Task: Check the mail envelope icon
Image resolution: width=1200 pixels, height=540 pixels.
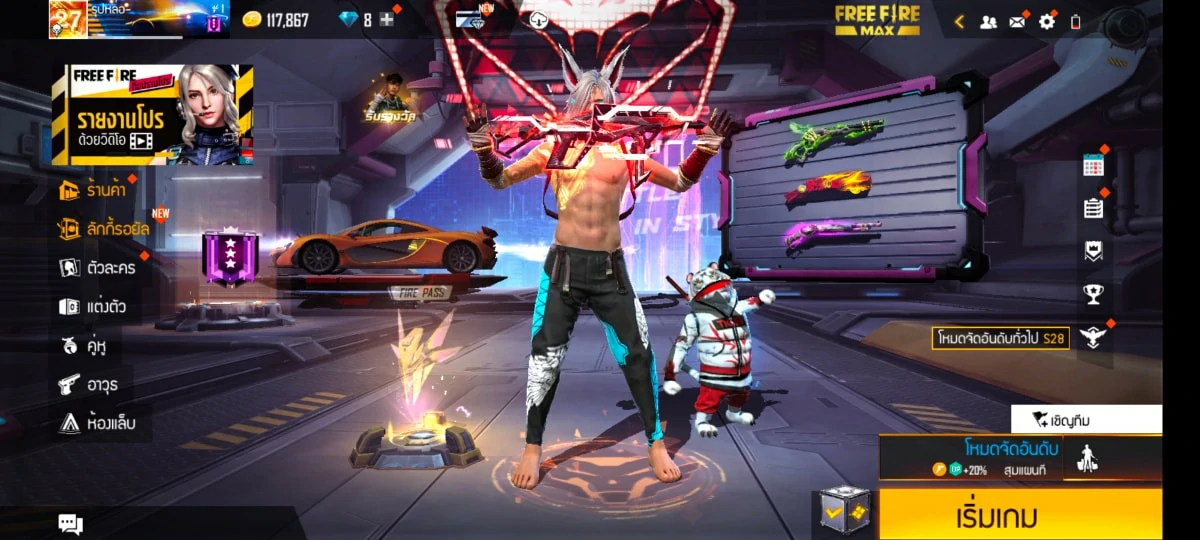Action: tap(1017, 21)
